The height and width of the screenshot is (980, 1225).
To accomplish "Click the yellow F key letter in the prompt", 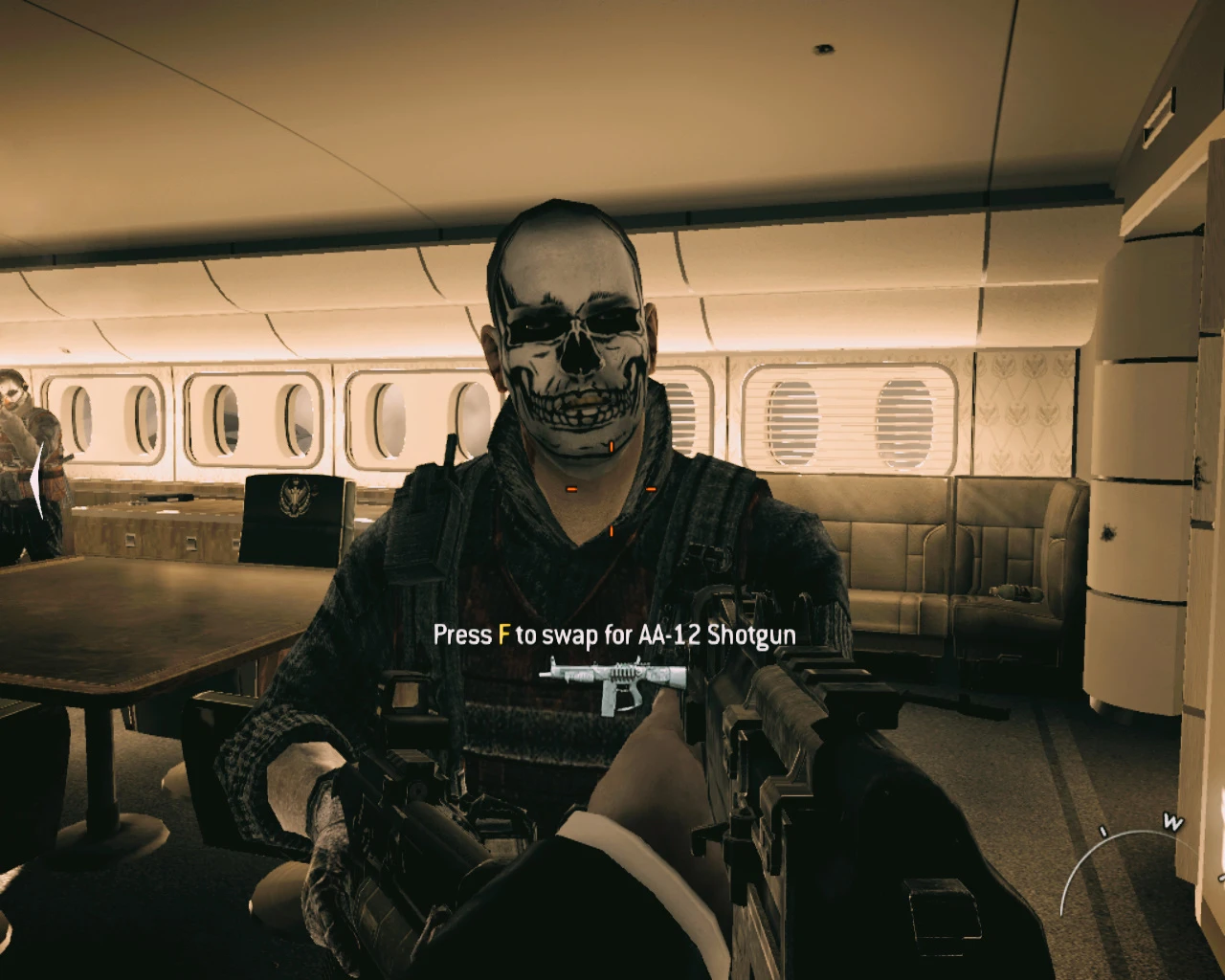I will click(x=504, y=634).
